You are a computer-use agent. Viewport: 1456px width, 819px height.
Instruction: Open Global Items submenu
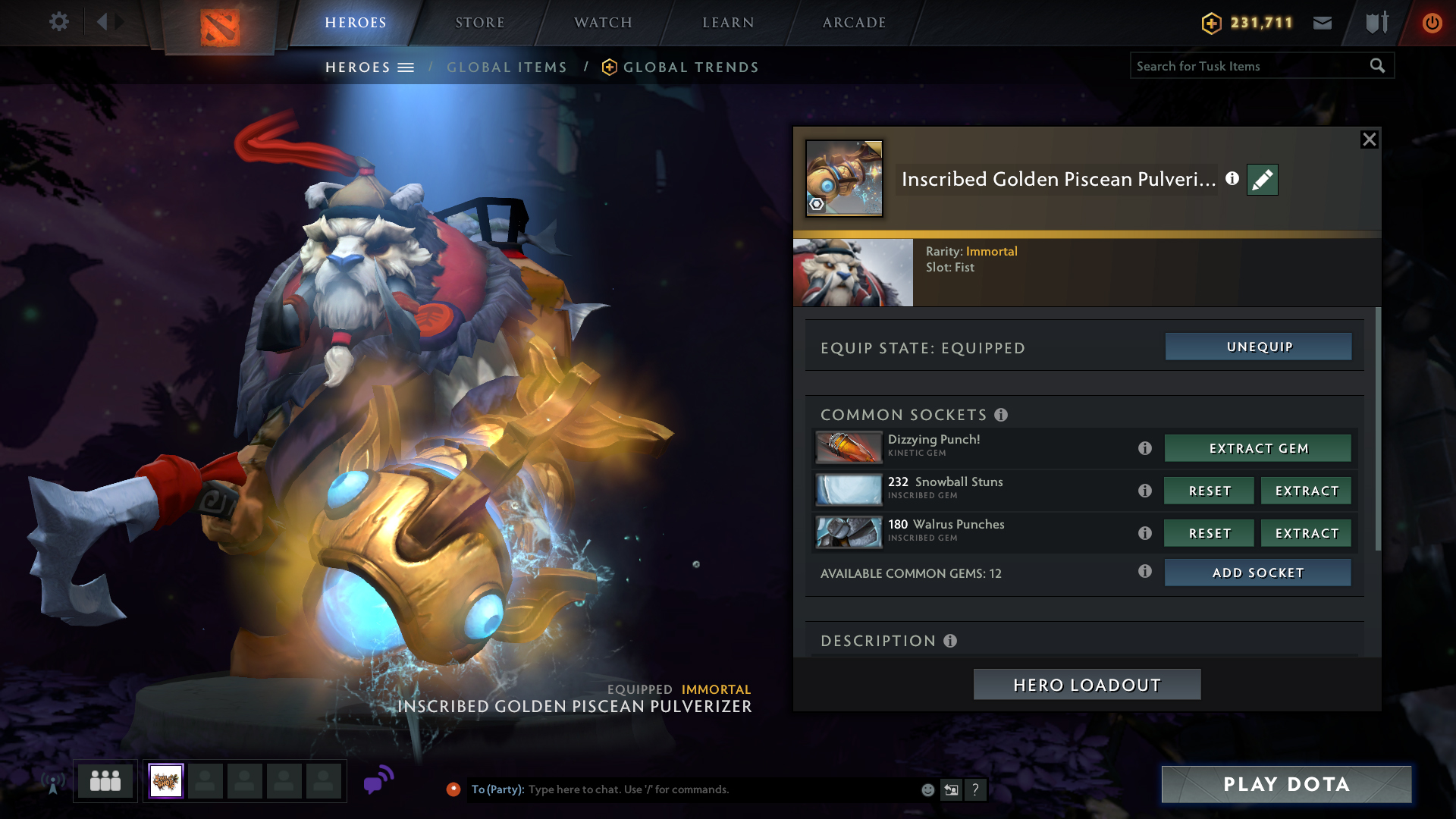tap(507, 67)
